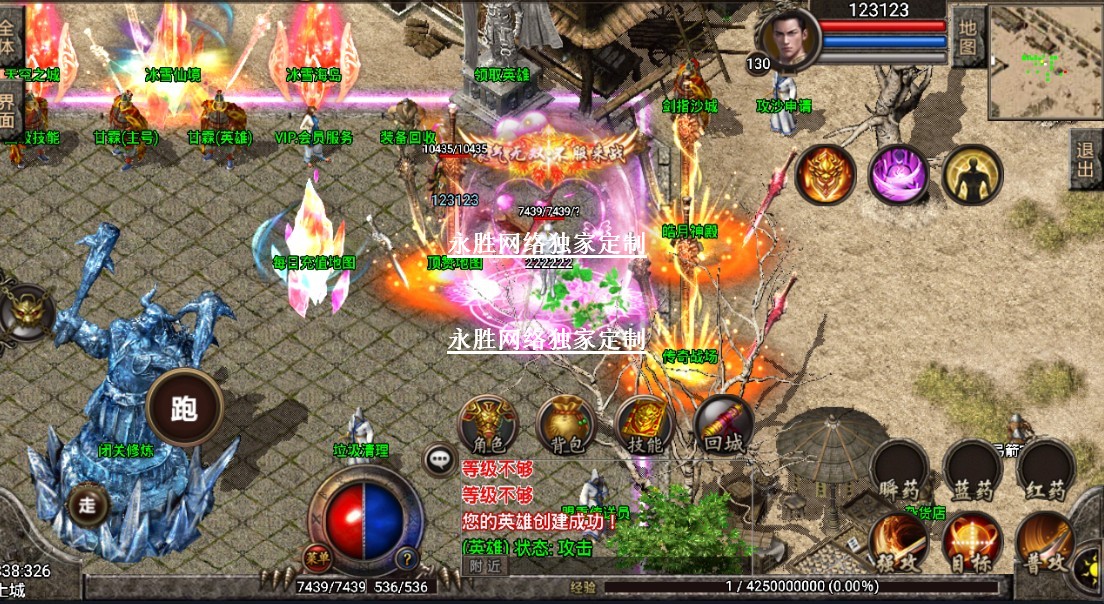The image size is (1104, 604).
Task: Use the 红药 health potion slot
Action: [x=1046, y=472]
